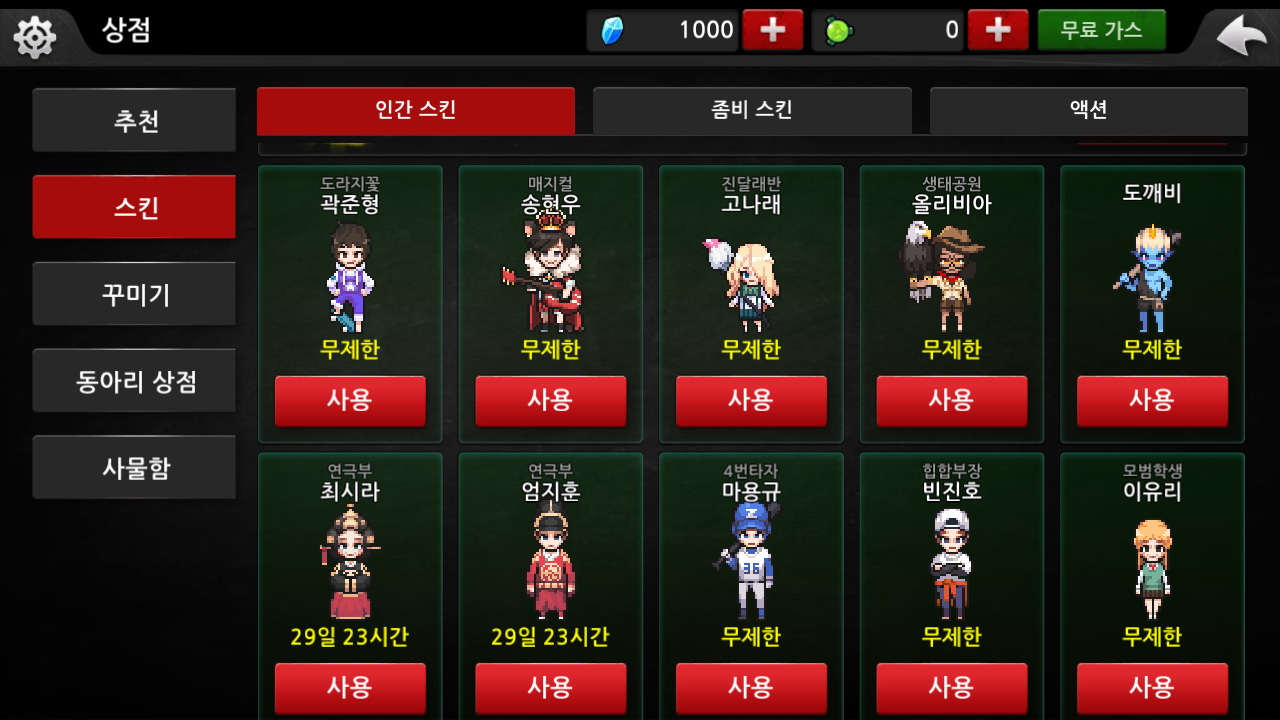Select the 마용규 baseball player portrait
Screen dimensions: 1280x720
pyautogui.click(x=750, y=564)
